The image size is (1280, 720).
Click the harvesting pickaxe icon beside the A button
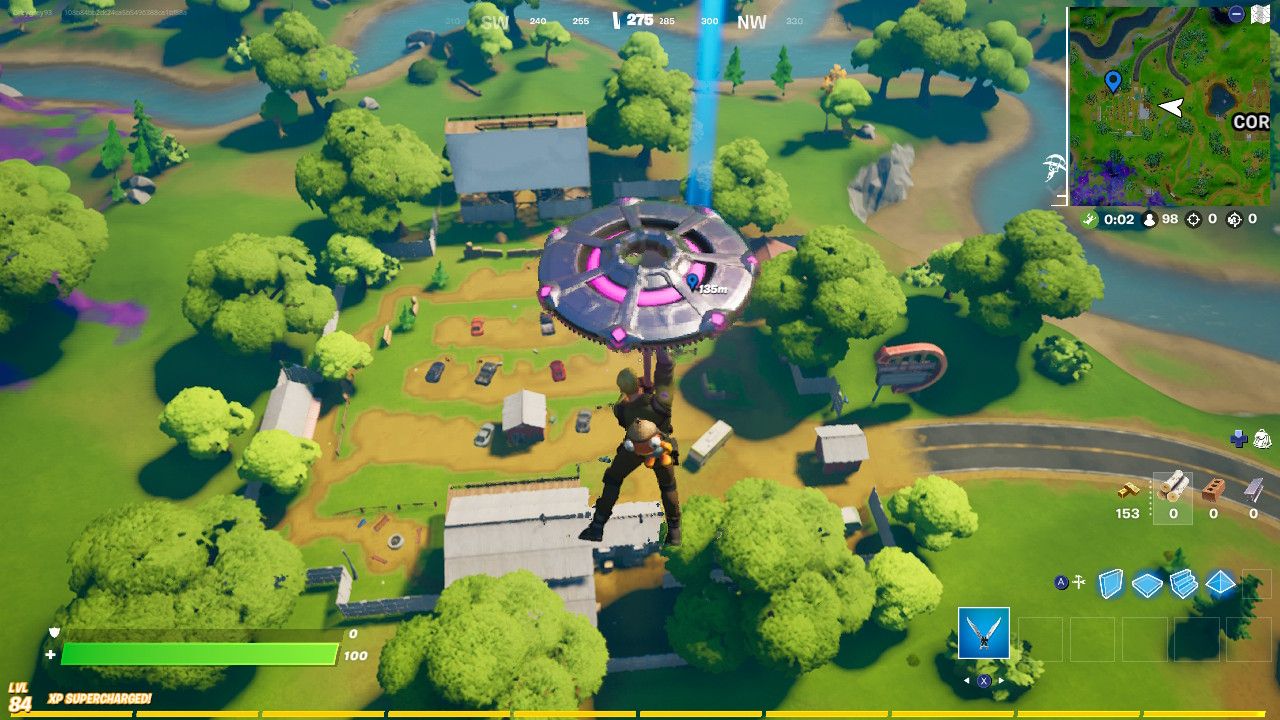point(1078,581)
